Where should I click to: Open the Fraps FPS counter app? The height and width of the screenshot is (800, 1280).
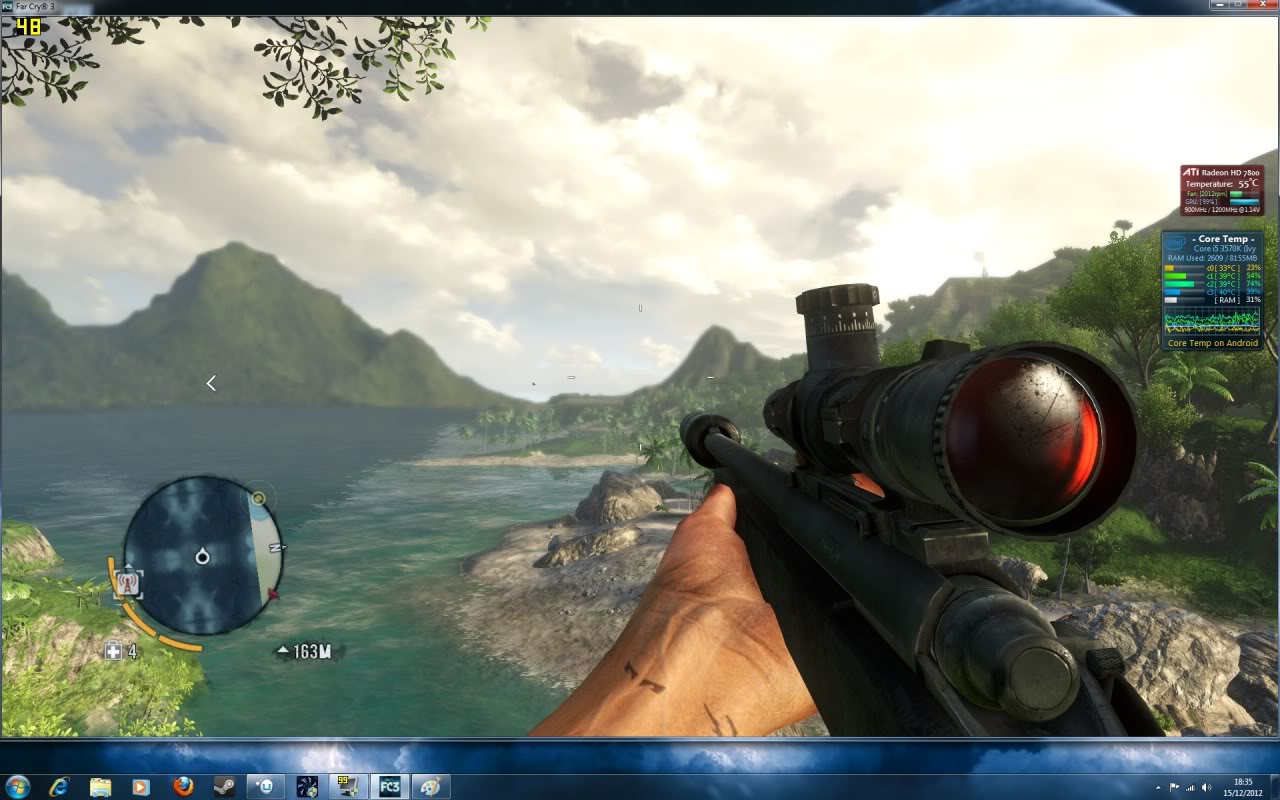coord(347,786)
